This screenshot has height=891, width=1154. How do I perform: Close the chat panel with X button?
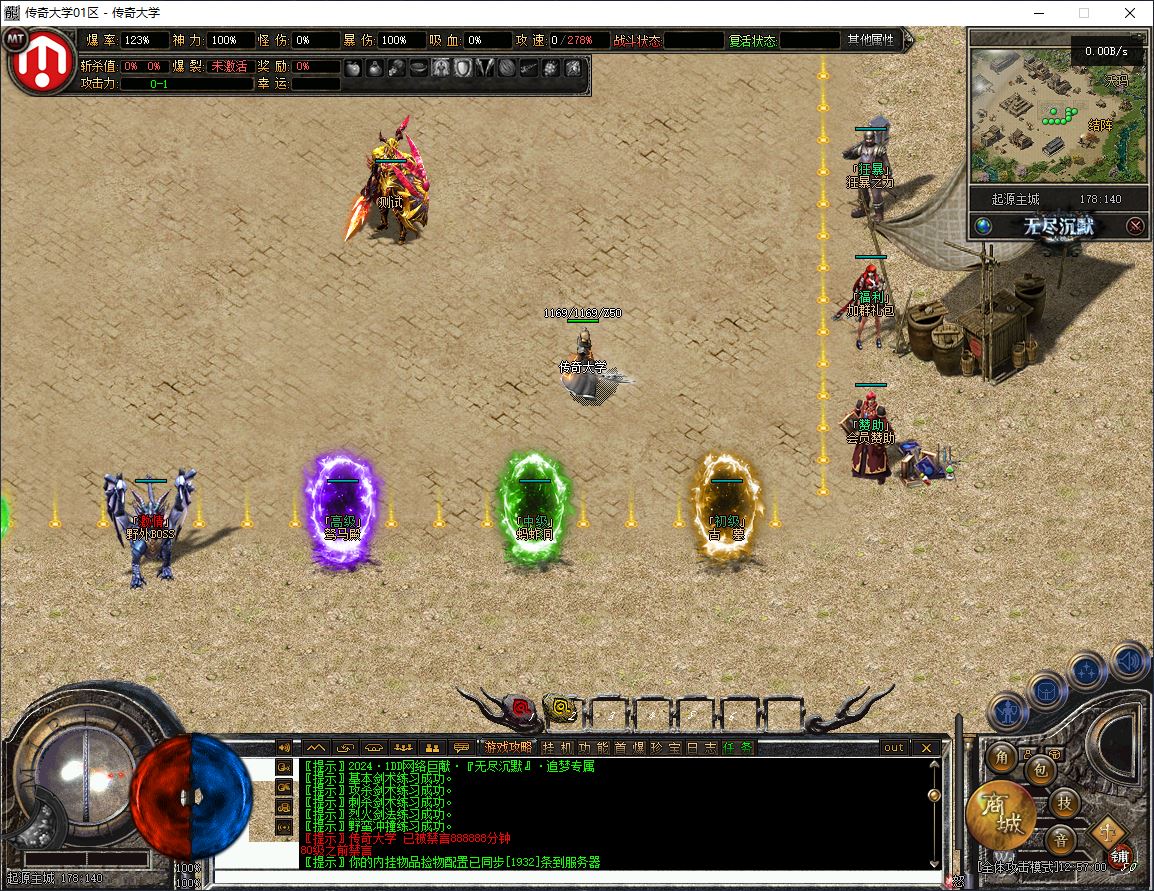(927, 747)
